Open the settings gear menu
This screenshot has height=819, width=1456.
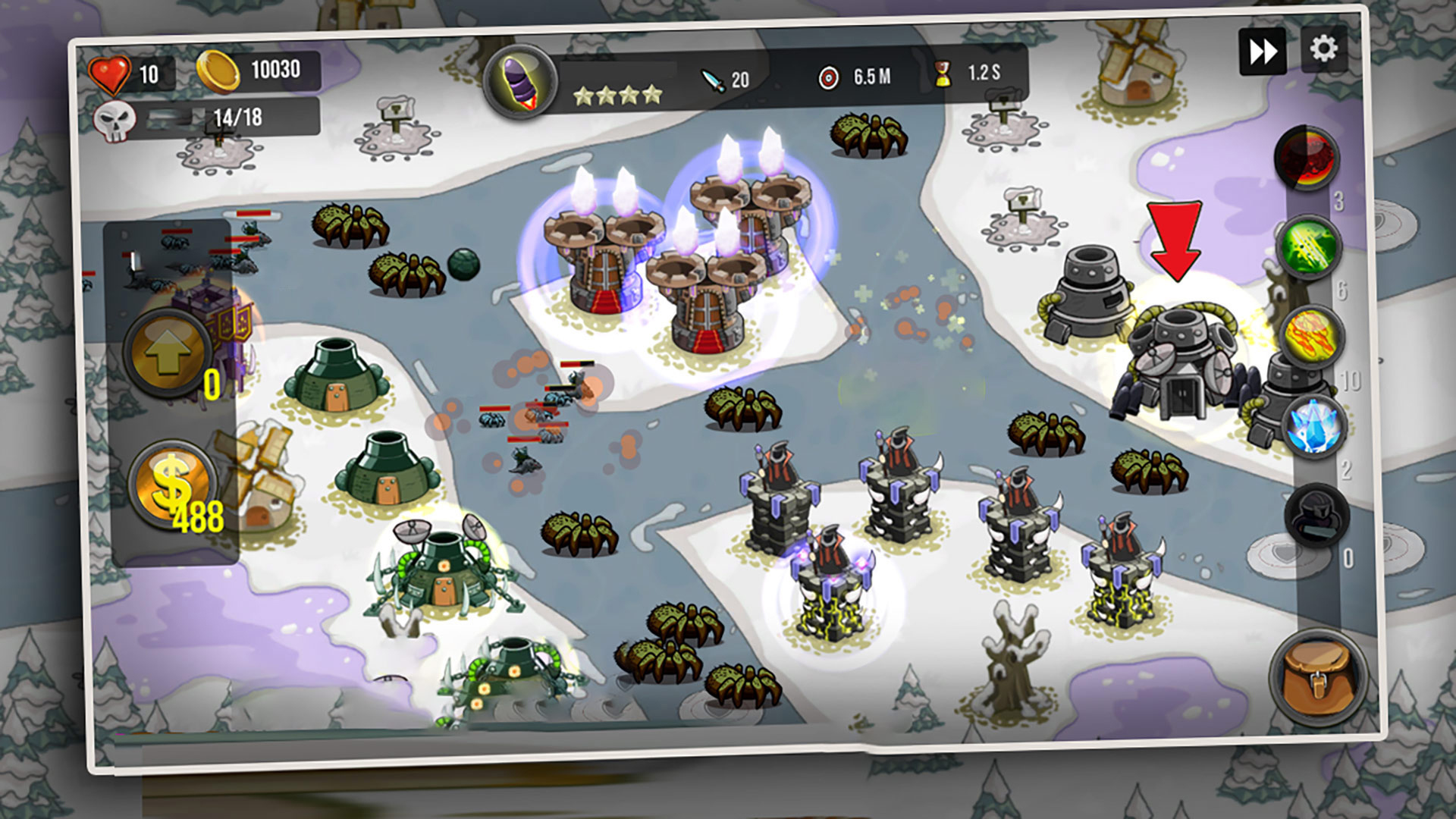[1323, 49]
